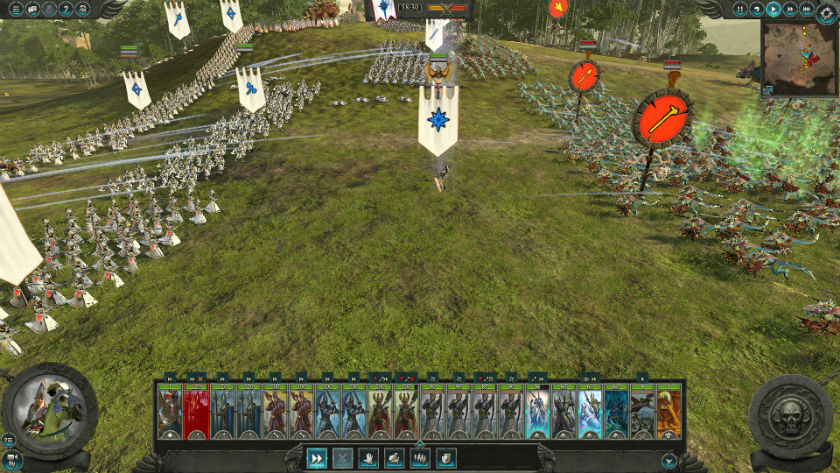The image size is (840, 473).
Task: Click the selected lord portrait medallion
Action: 49,411
